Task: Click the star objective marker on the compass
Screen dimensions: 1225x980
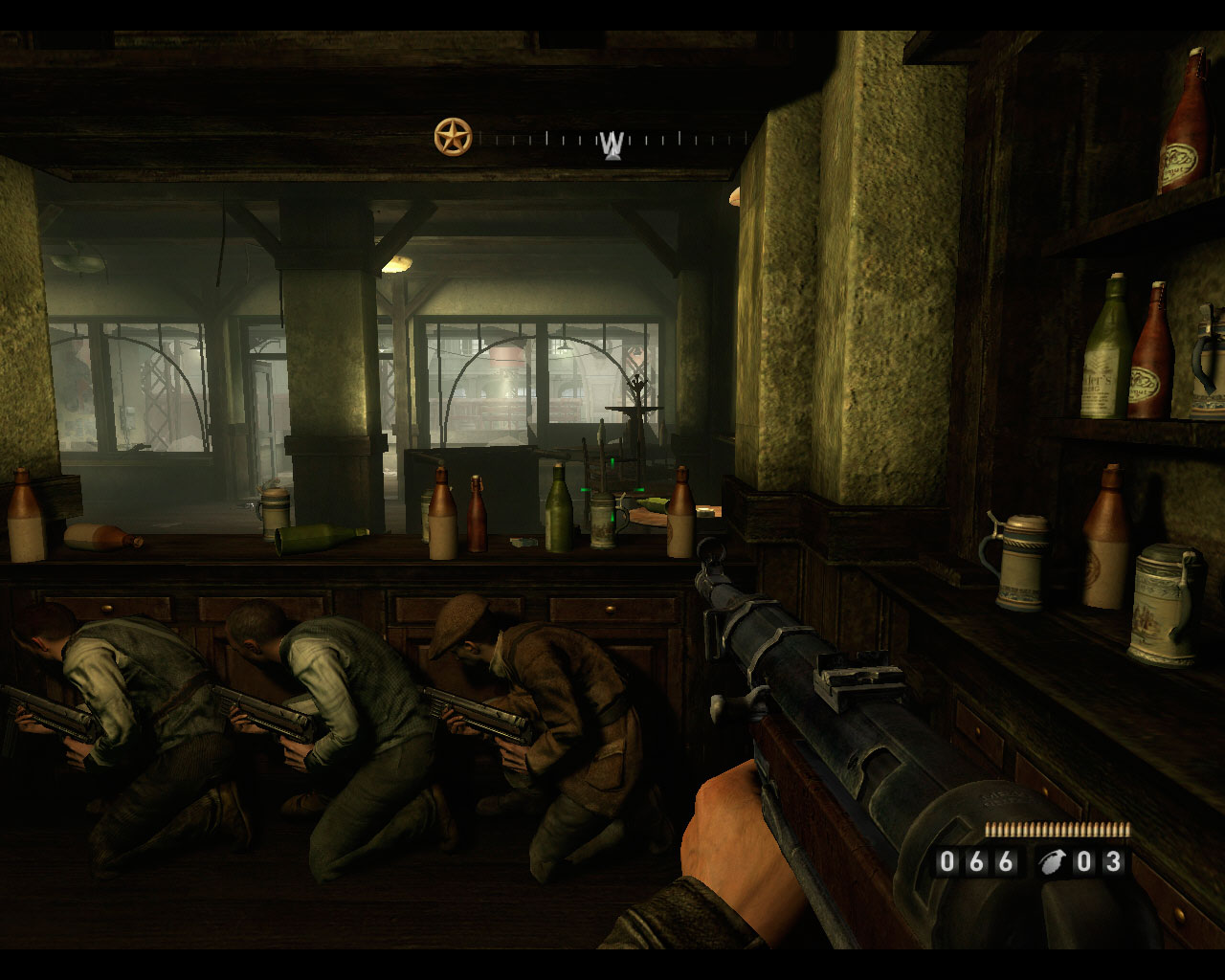Action: coord(453,137)
